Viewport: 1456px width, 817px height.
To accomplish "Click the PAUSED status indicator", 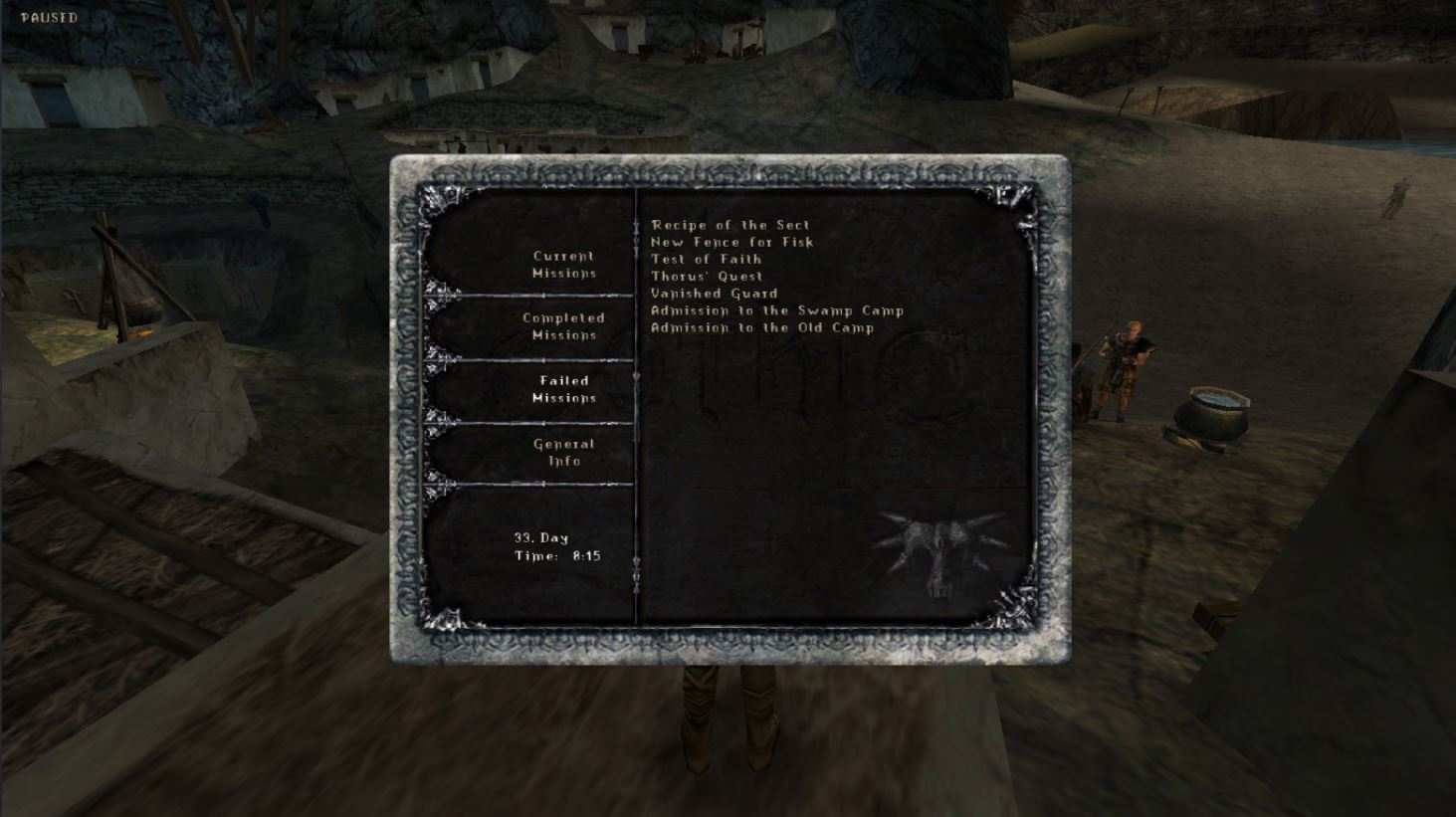I will [51, 16].
